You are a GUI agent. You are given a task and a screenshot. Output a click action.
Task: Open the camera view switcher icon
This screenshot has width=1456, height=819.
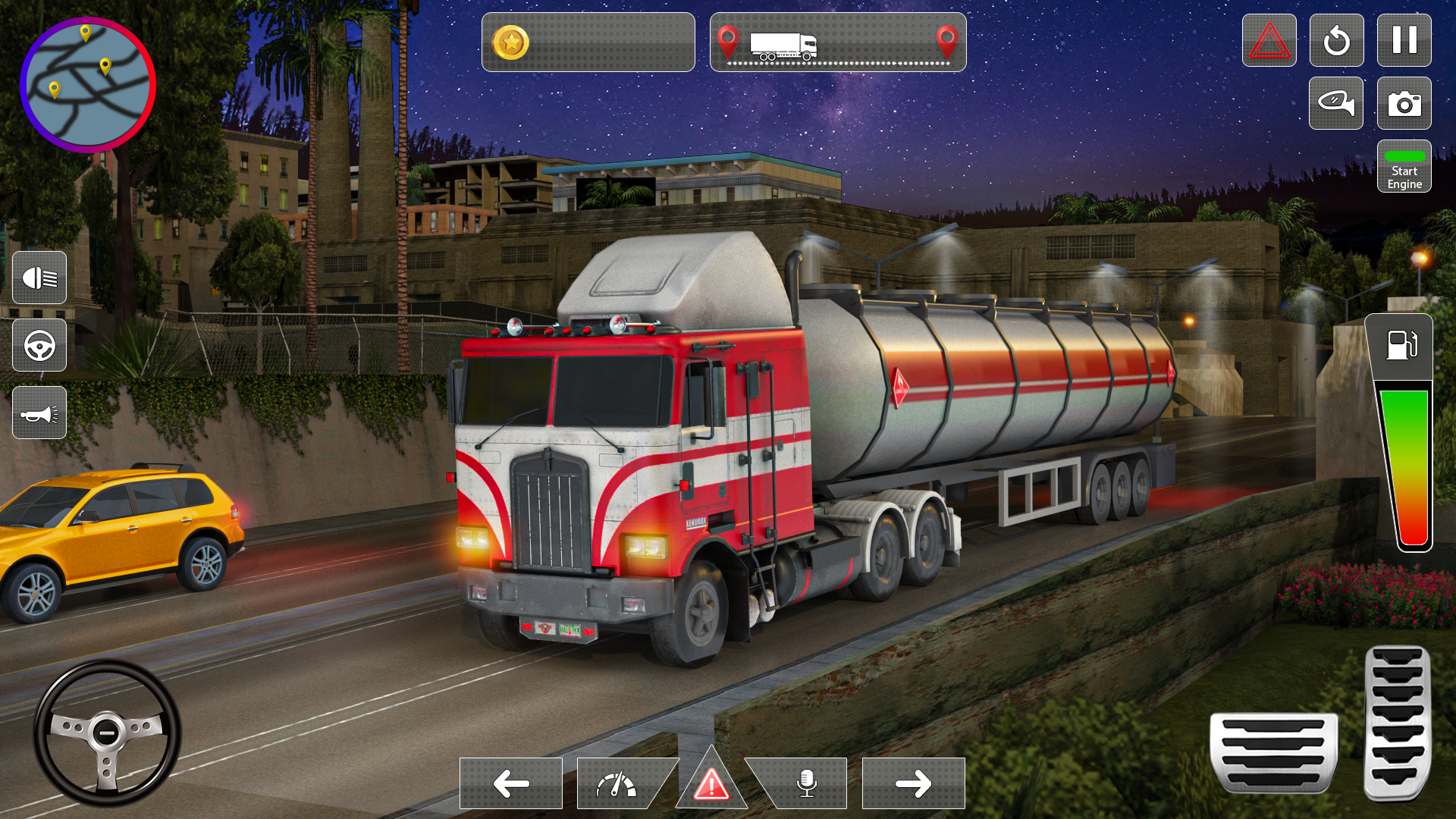pyautogui.click(x=1404, y=103)
